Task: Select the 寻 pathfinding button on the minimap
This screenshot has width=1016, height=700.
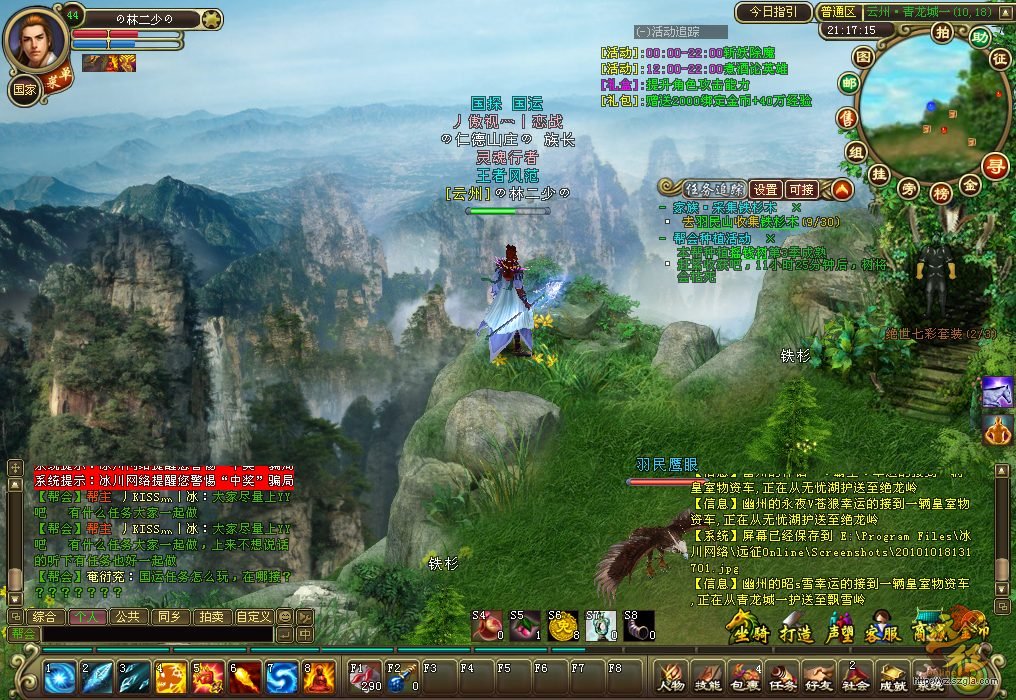Action: point(994,166)
